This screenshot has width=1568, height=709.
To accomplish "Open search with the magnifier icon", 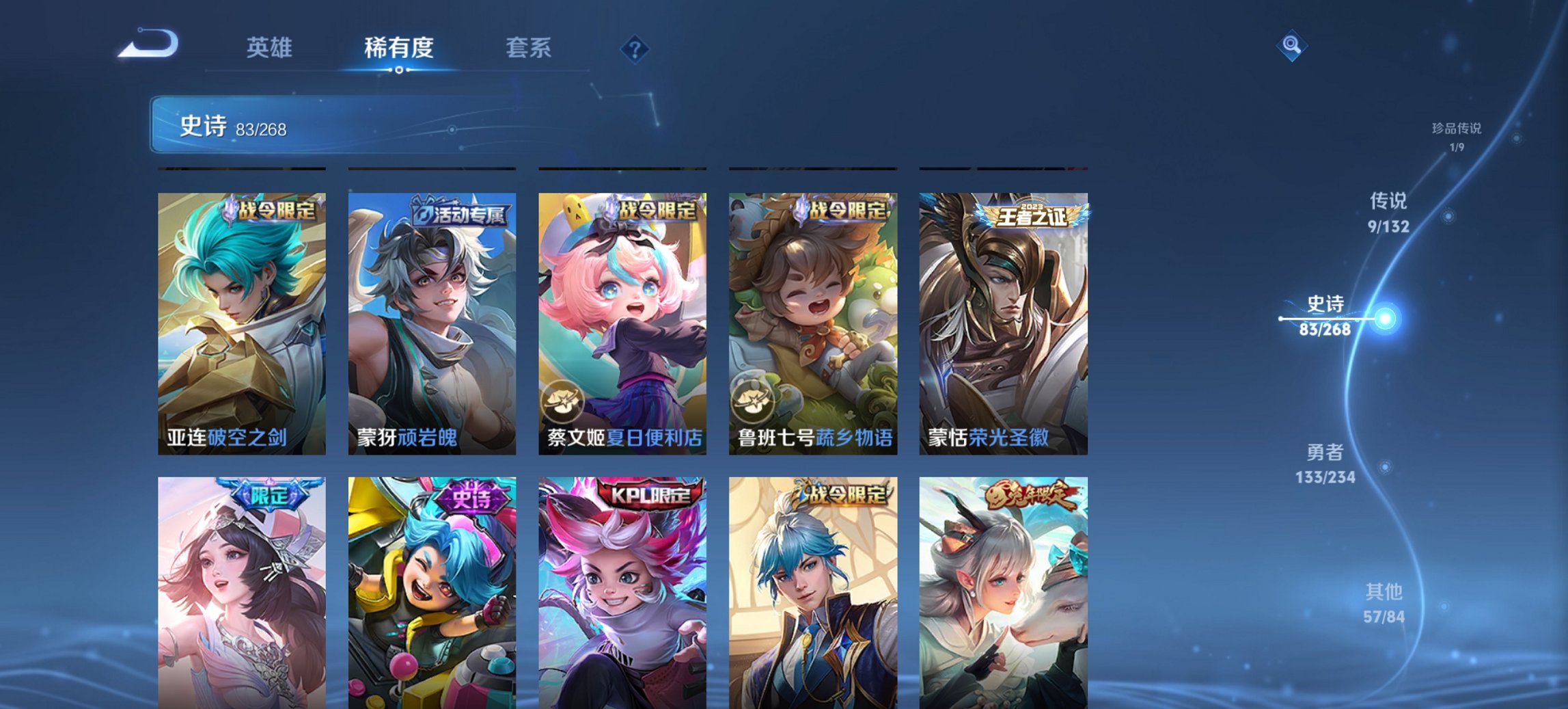I will 1290,45.
